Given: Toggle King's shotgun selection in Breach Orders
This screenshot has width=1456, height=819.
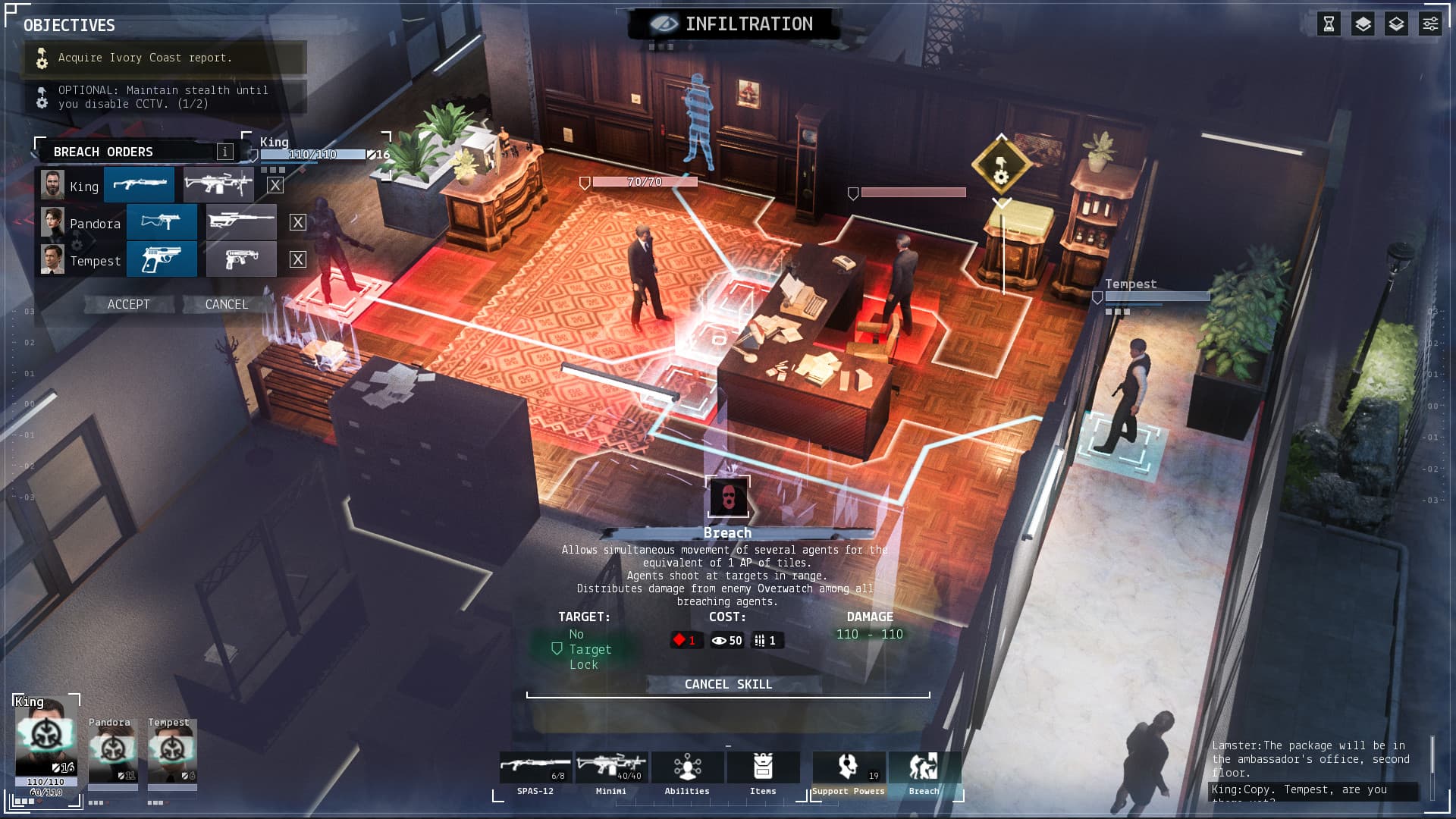Looking at the screenshot, I should click(140, 184).
